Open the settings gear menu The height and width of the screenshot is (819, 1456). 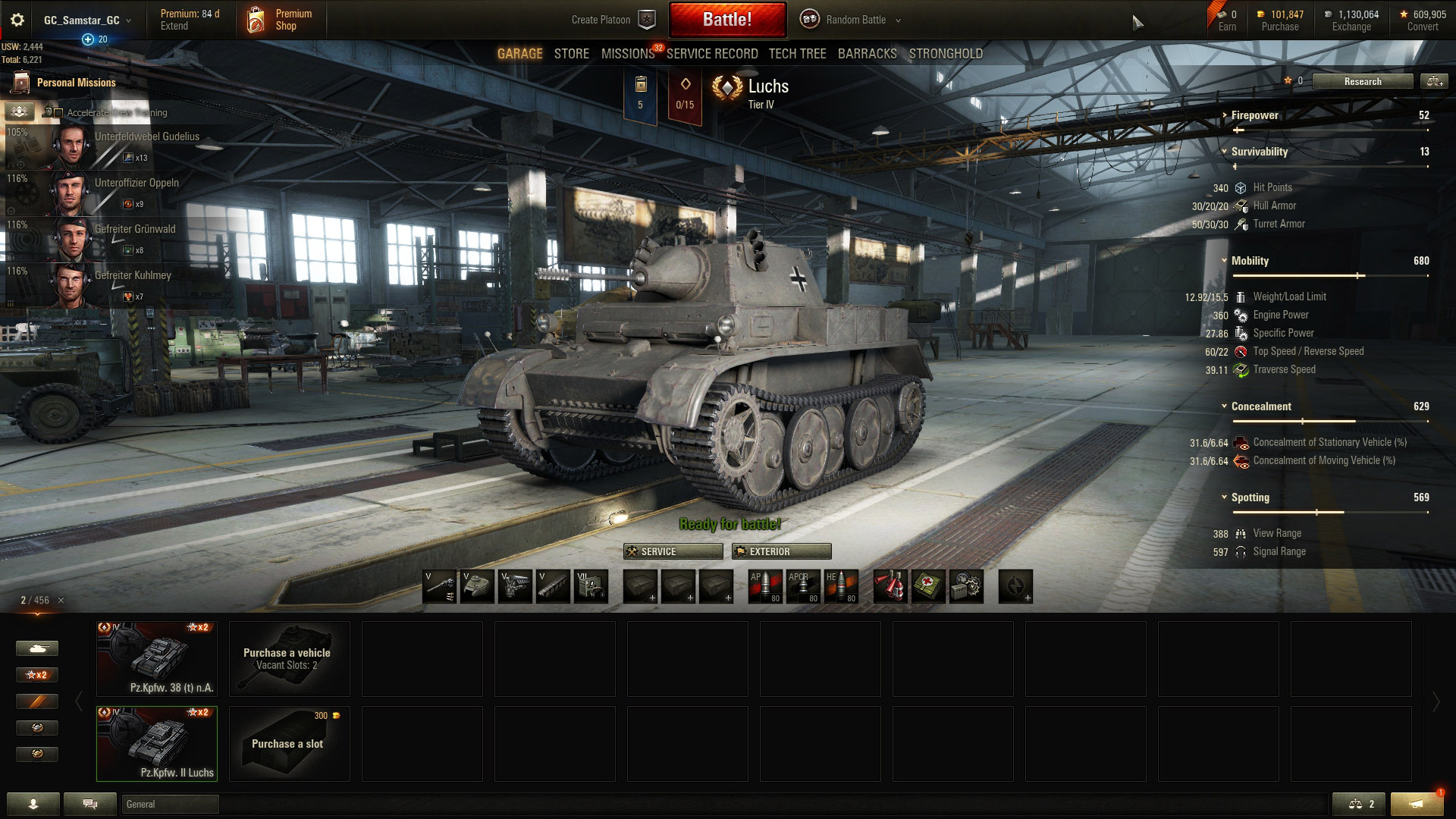click(17, 20)
